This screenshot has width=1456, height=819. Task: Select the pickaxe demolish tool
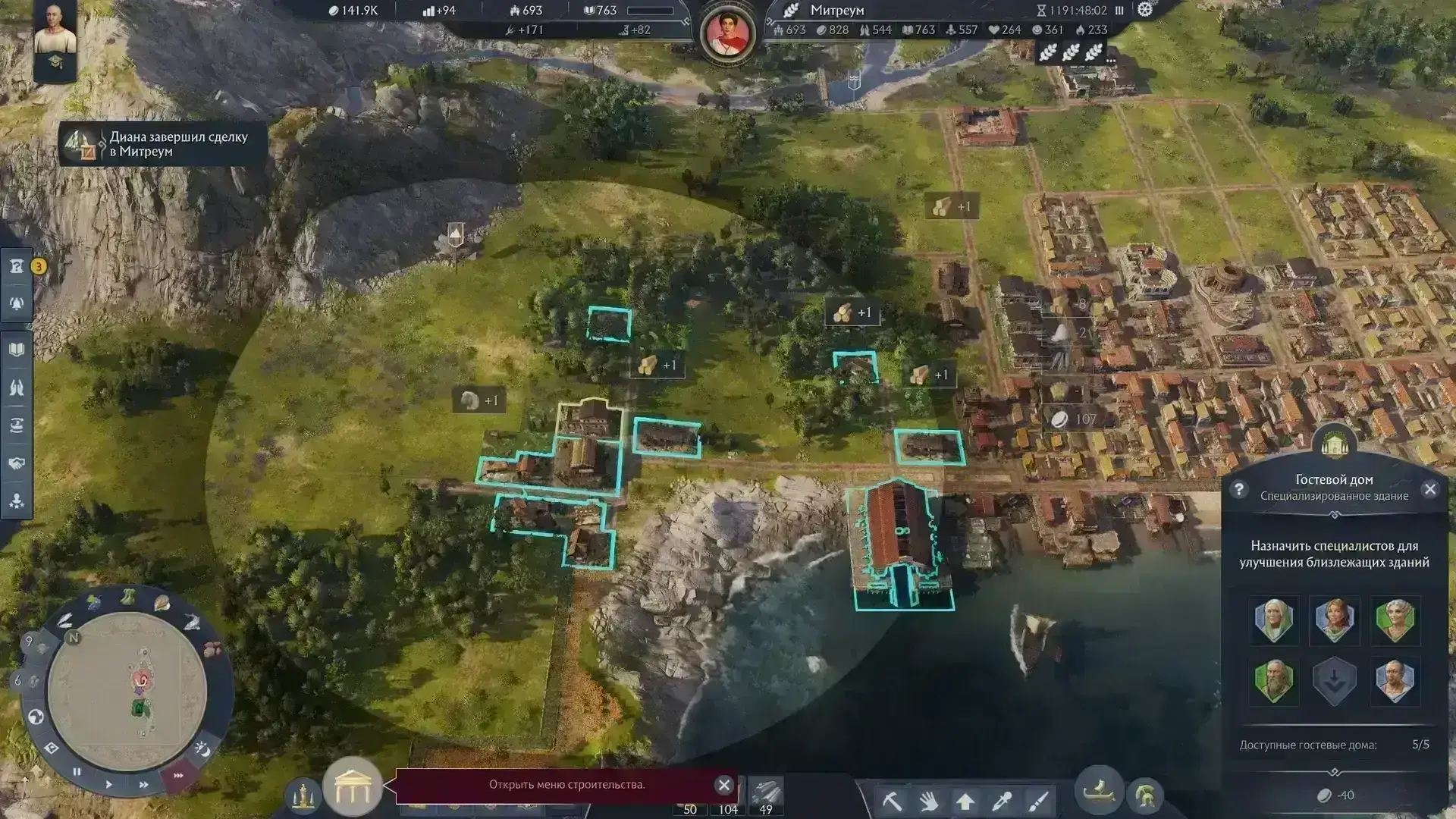(892, 801)
